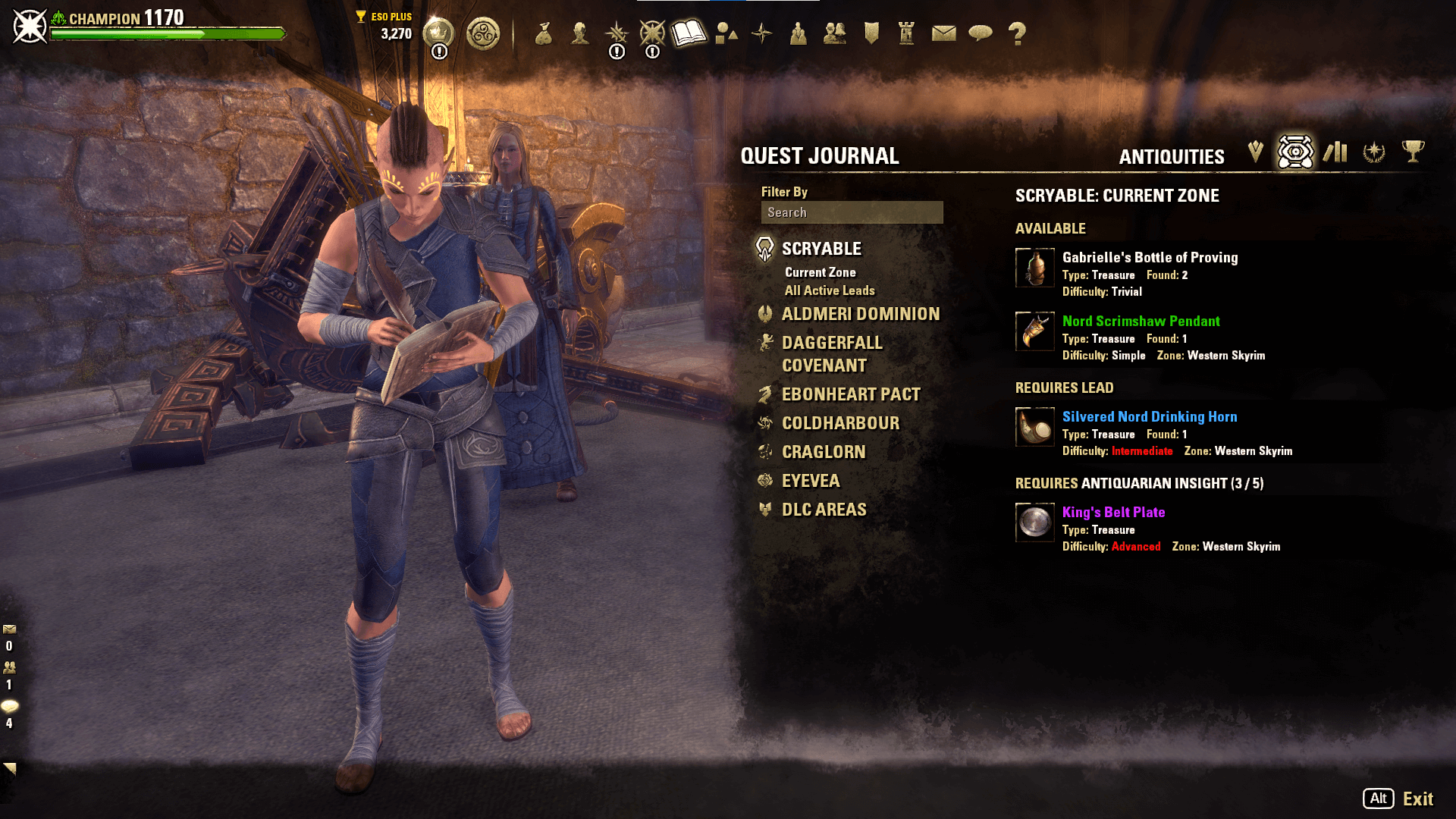Open the help question mark menu
Image resolution: width=1456 pixels, height=819 pixels.
coord(1017,34)
